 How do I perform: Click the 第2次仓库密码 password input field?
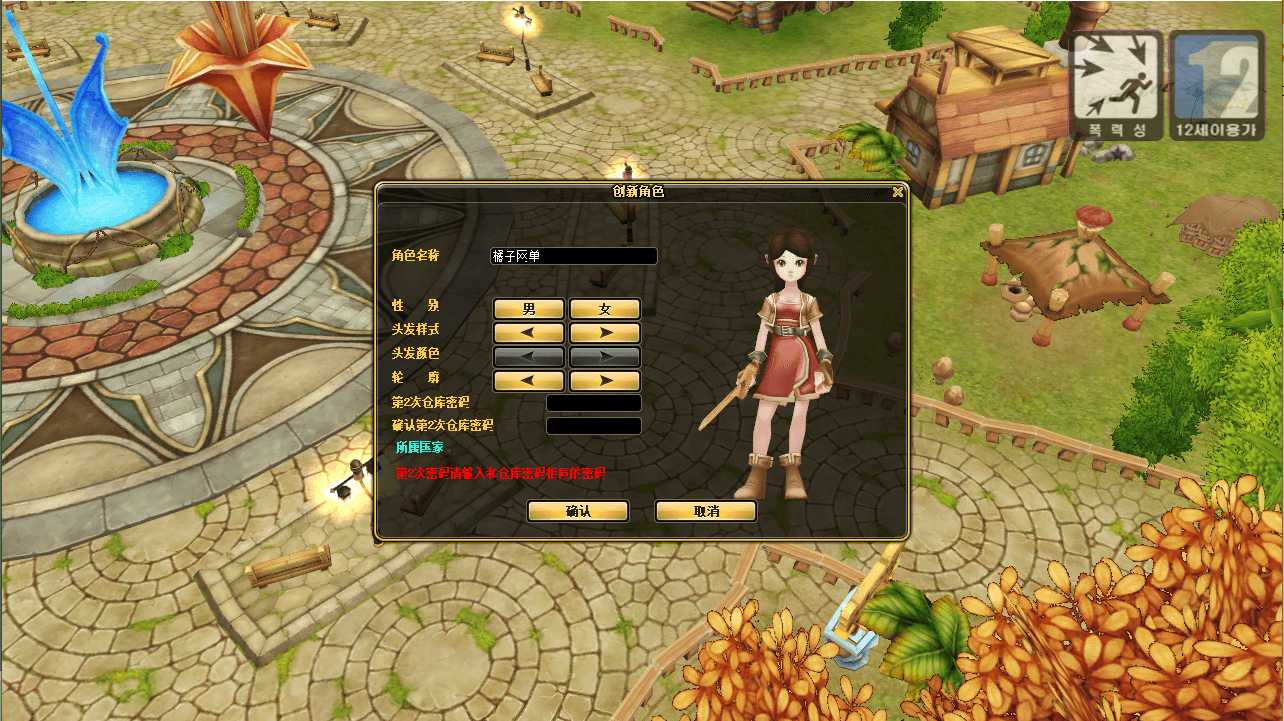click(593, 402)
